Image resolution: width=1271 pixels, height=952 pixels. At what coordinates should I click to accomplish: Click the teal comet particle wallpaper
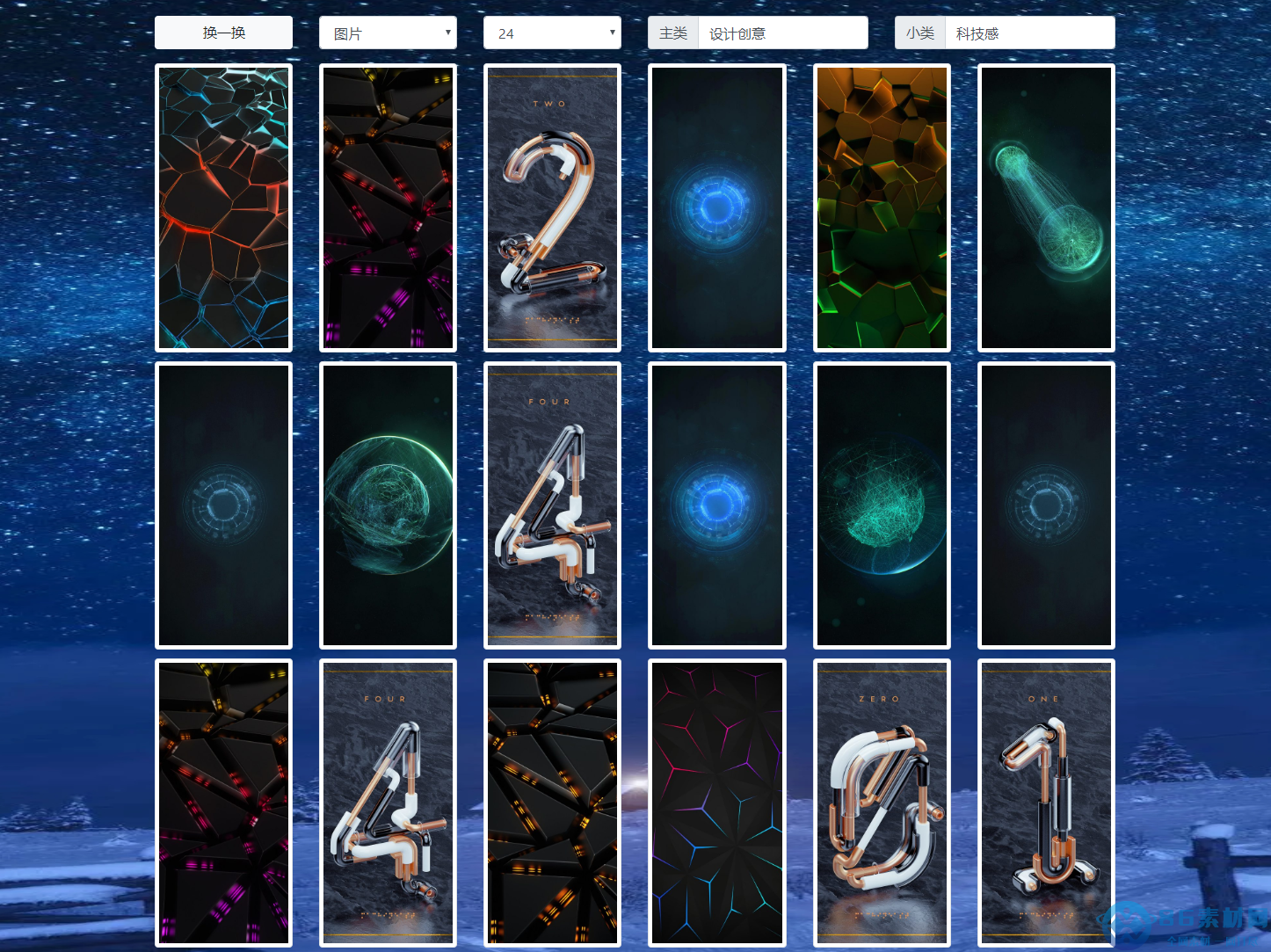click(1045, 208)
